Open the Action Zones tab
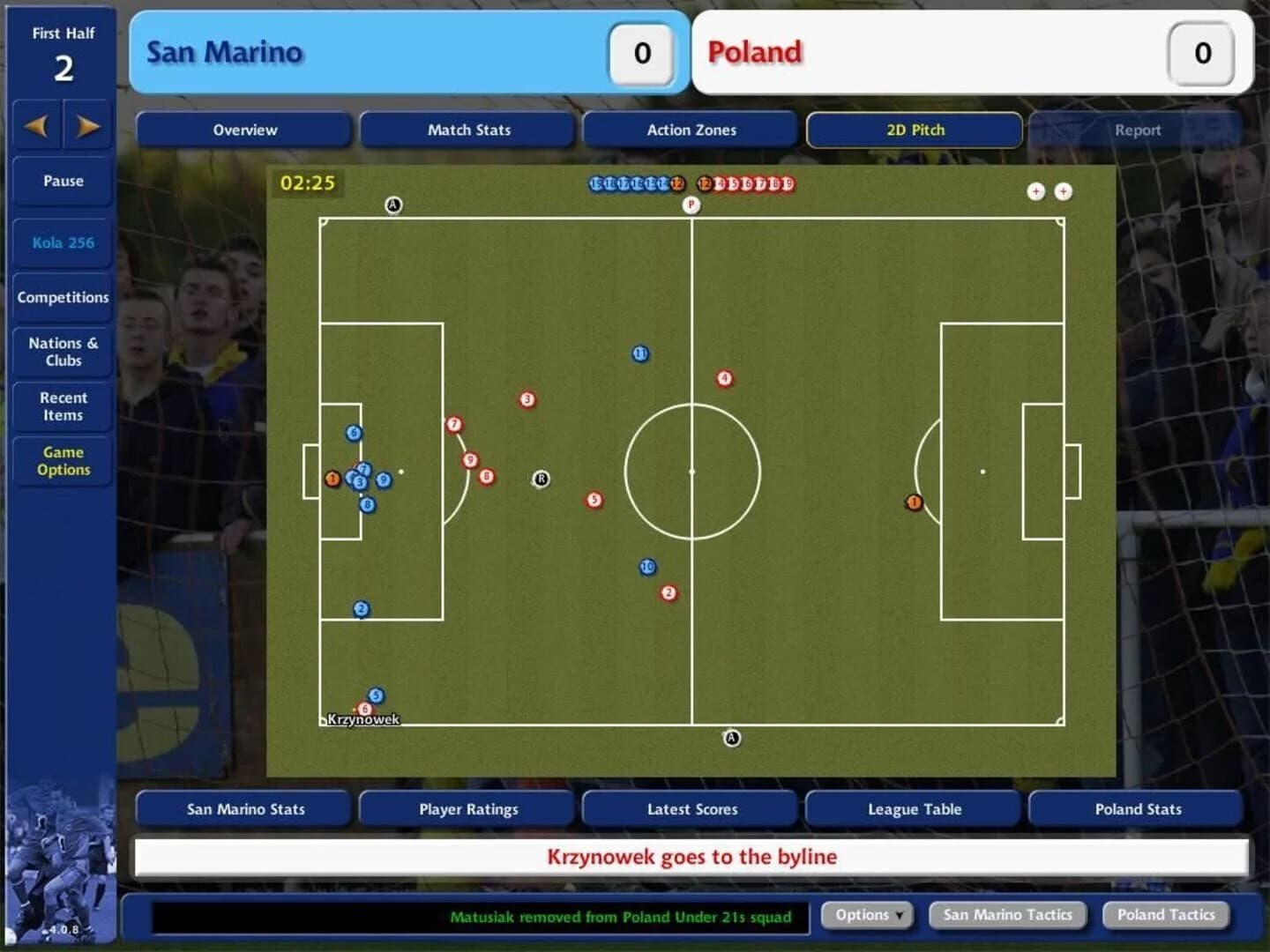 [691, 130]
